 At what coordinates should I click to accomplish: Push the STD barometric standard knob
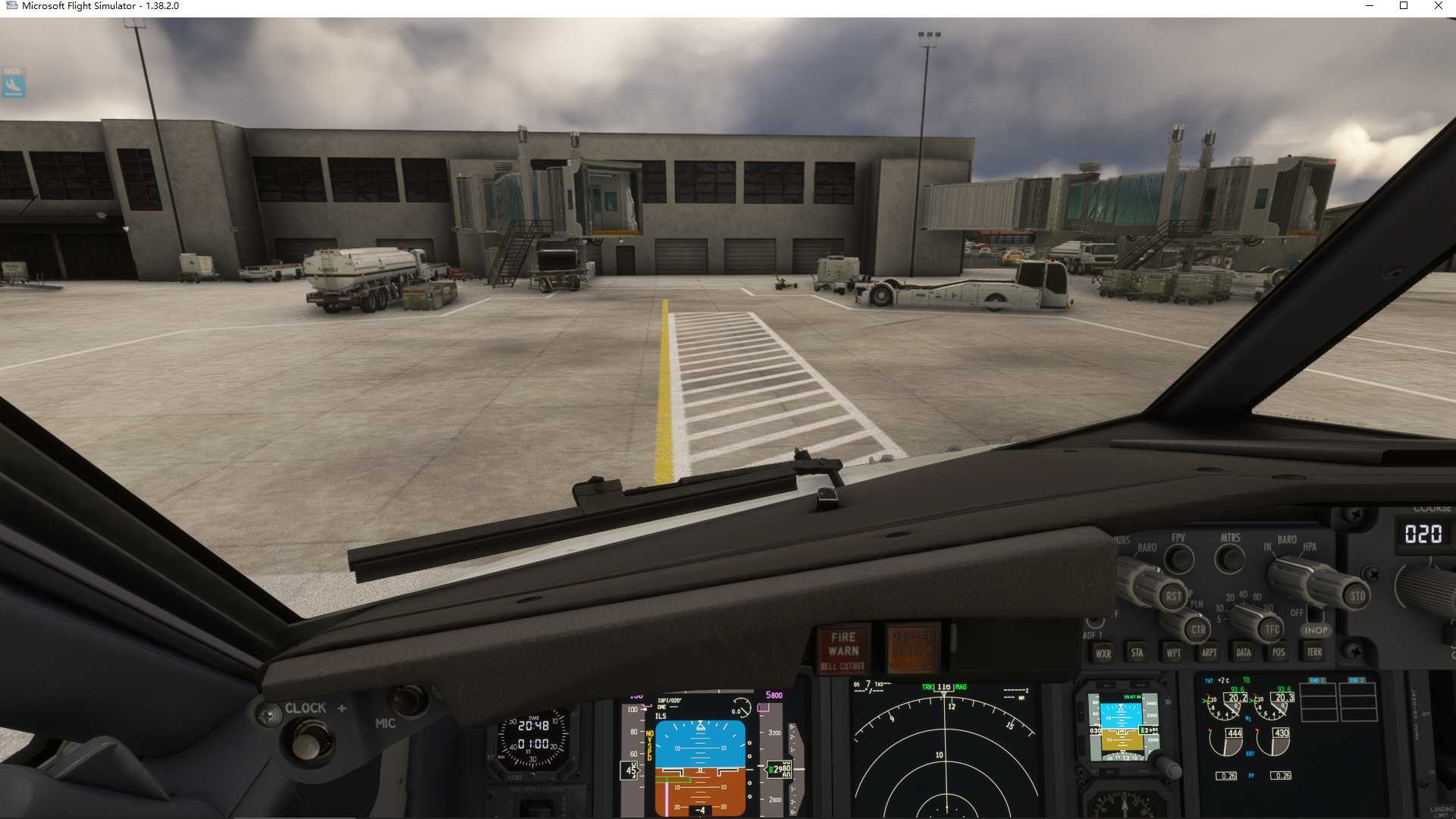1357,596
